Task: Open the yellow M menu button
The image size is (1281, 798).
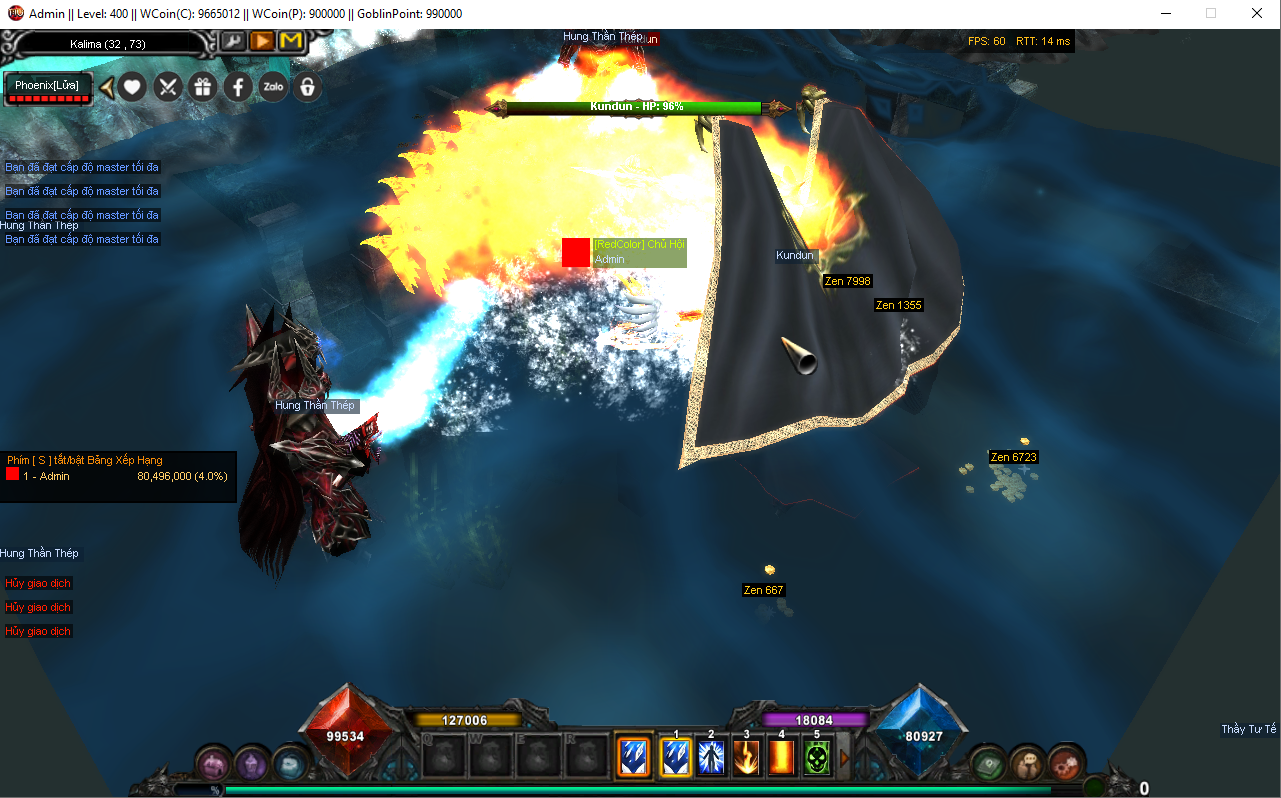Action: pos(291,41)
